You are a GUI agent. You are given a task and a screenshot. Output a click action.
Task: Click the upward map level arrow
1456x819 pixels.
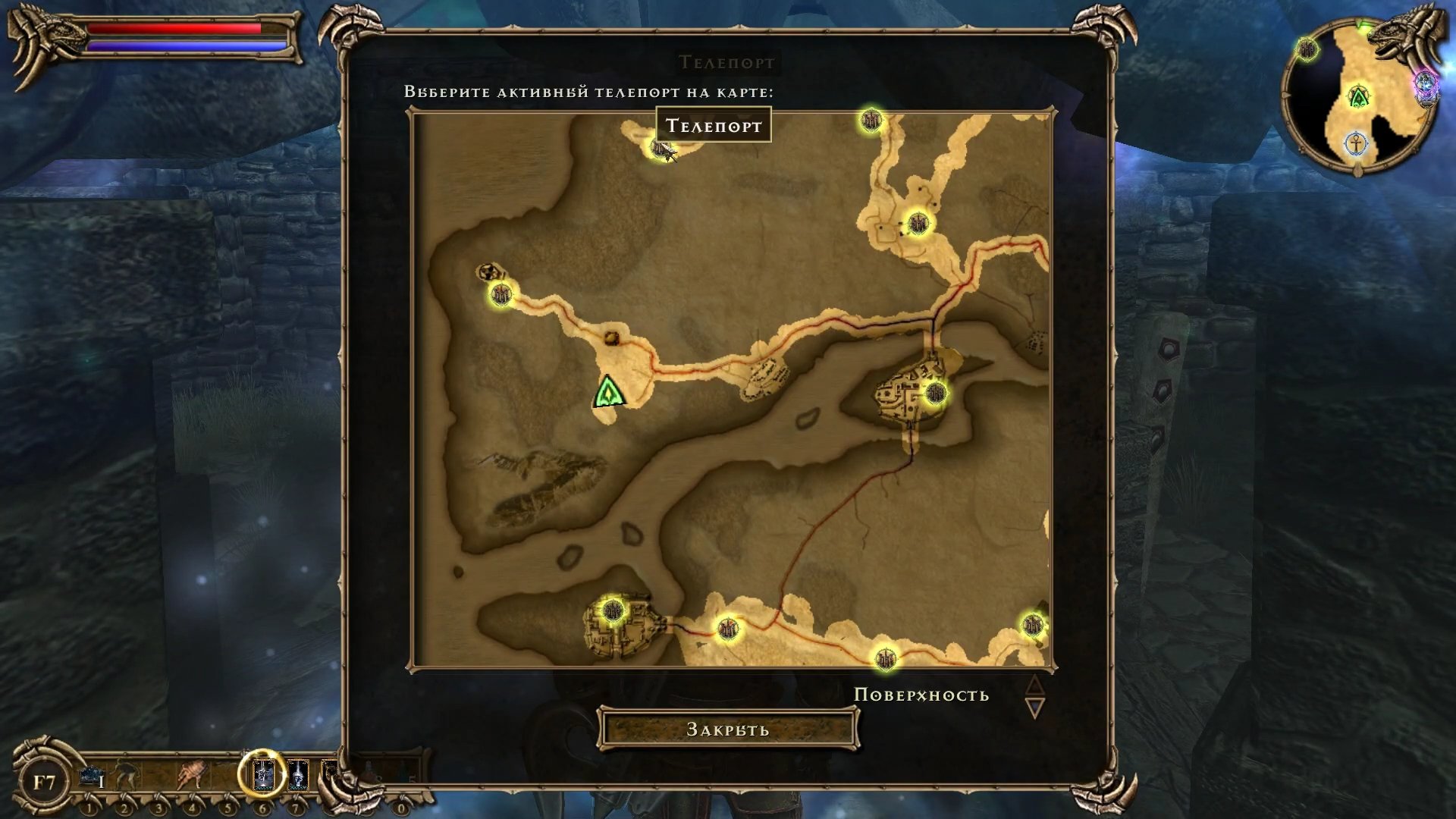(x=1034, y=685)
